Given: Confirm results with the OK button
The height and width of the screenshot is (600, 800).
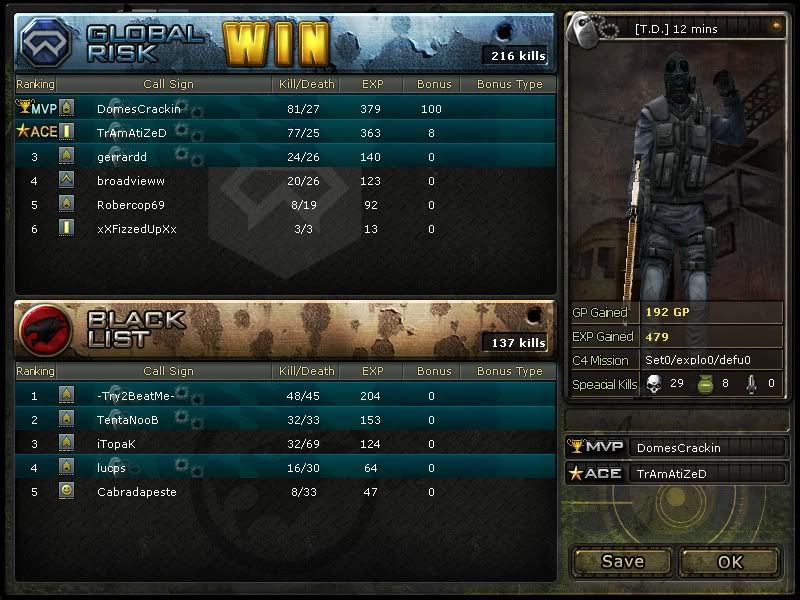Looking at the screenshot, I should [730, 562].
